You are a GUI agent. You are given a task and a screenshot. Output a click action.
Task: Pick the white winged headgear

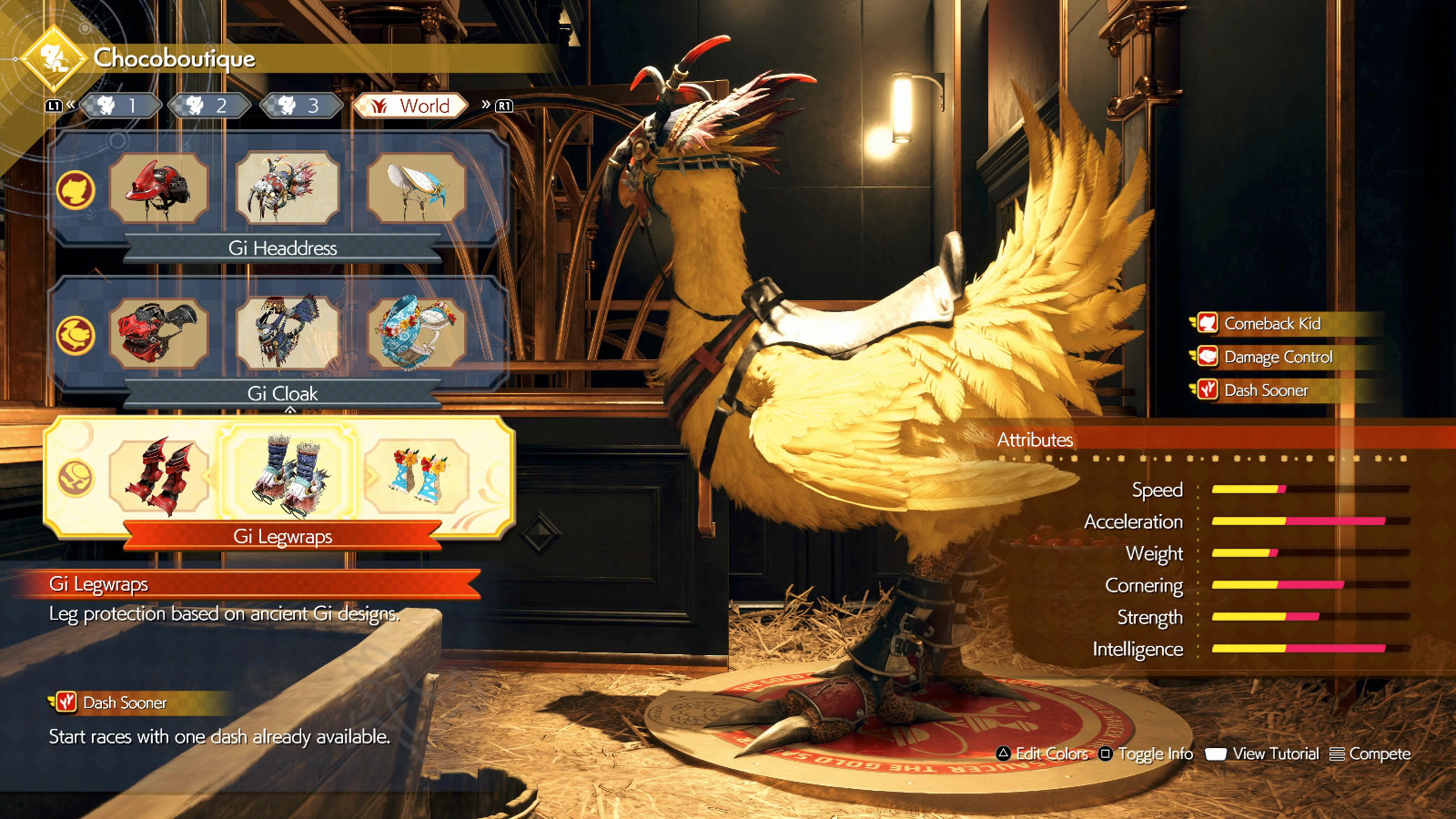[x=417, y=188]
